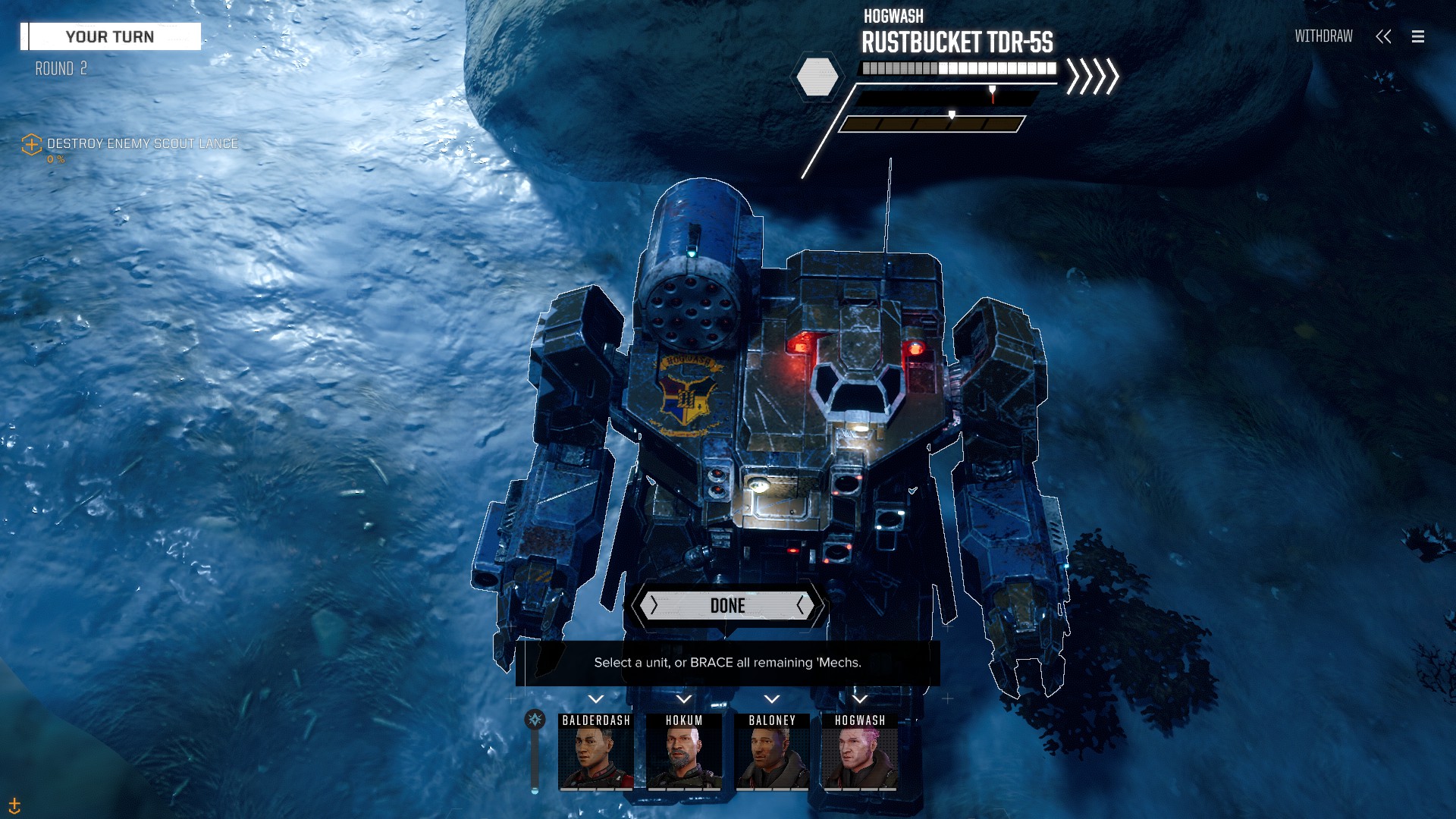Expand the chevron above Baloney

click(772, 699)
